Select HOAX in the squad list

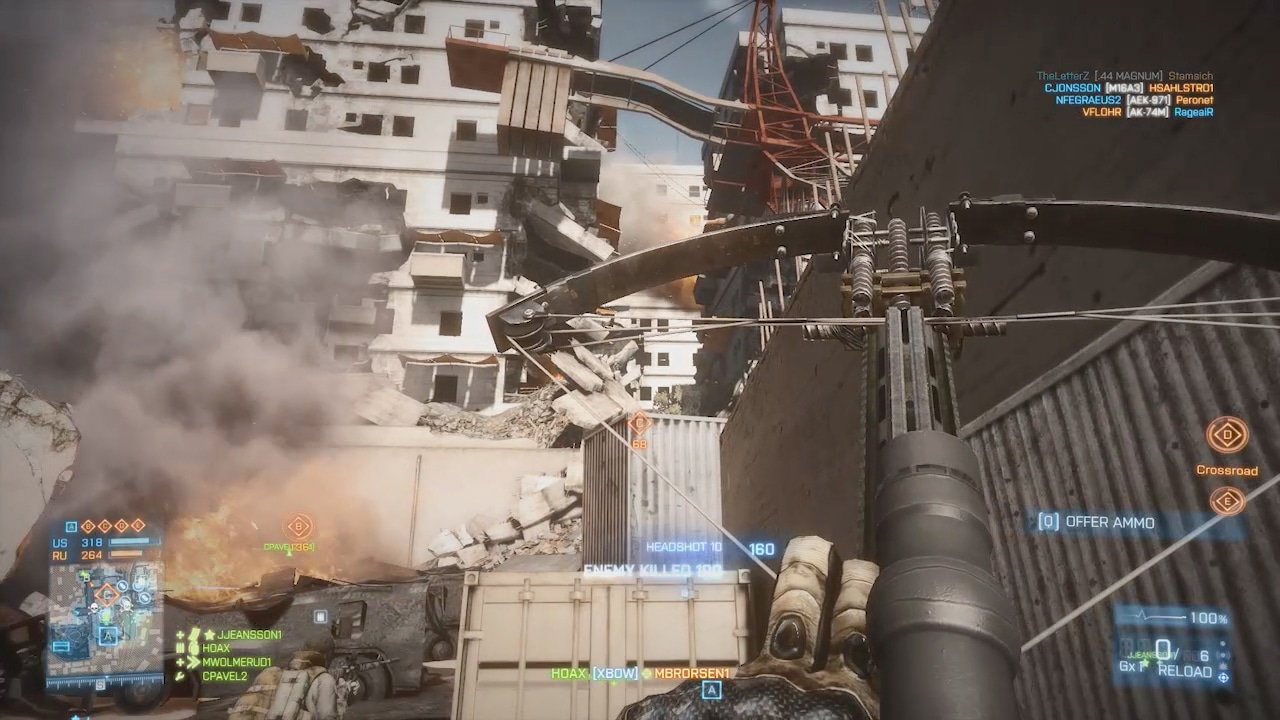(x=215, y=648)
